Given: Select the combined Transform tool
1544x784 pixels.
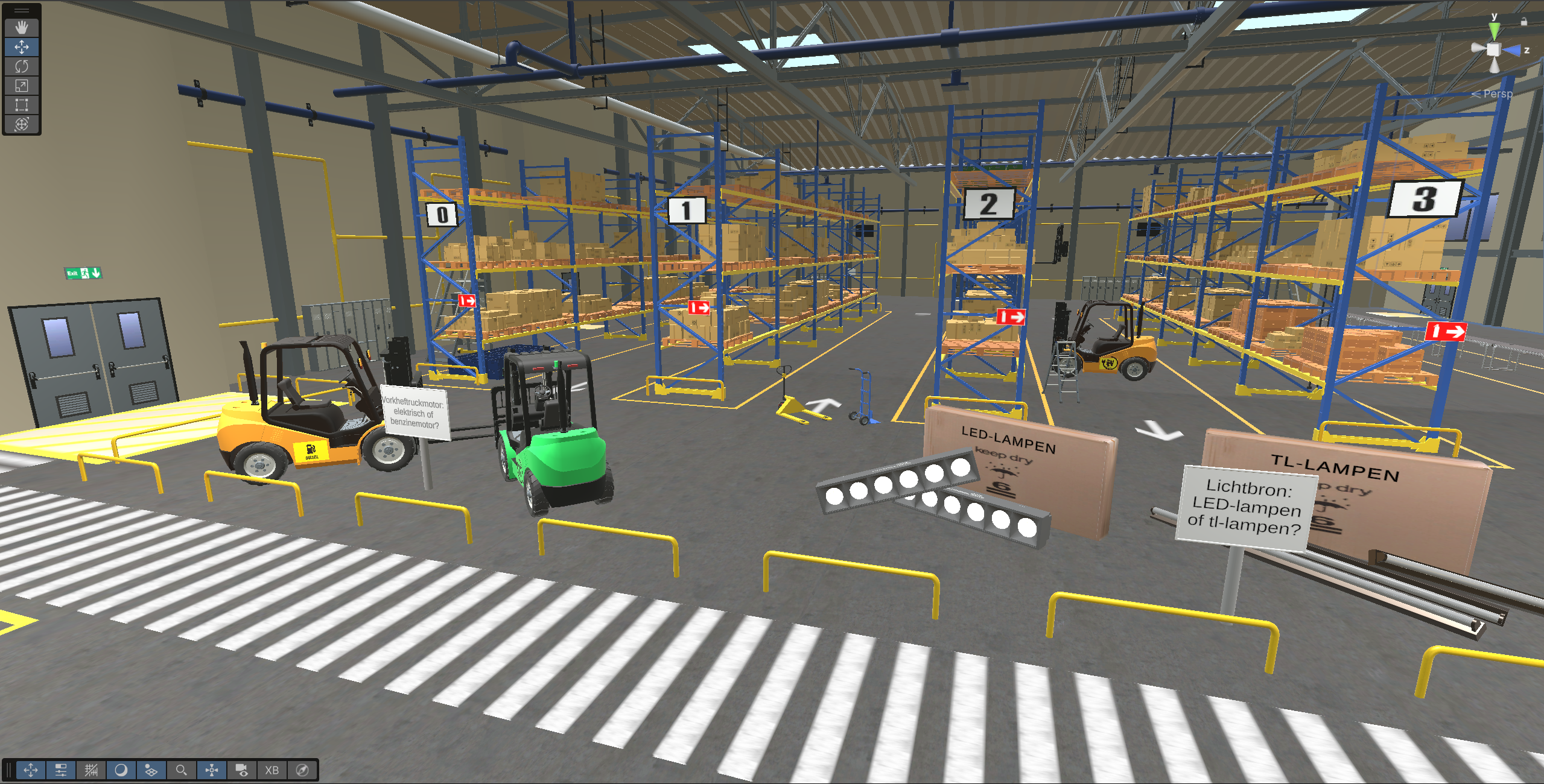Looking at the screenshot, I should click(x=22, y=125).
